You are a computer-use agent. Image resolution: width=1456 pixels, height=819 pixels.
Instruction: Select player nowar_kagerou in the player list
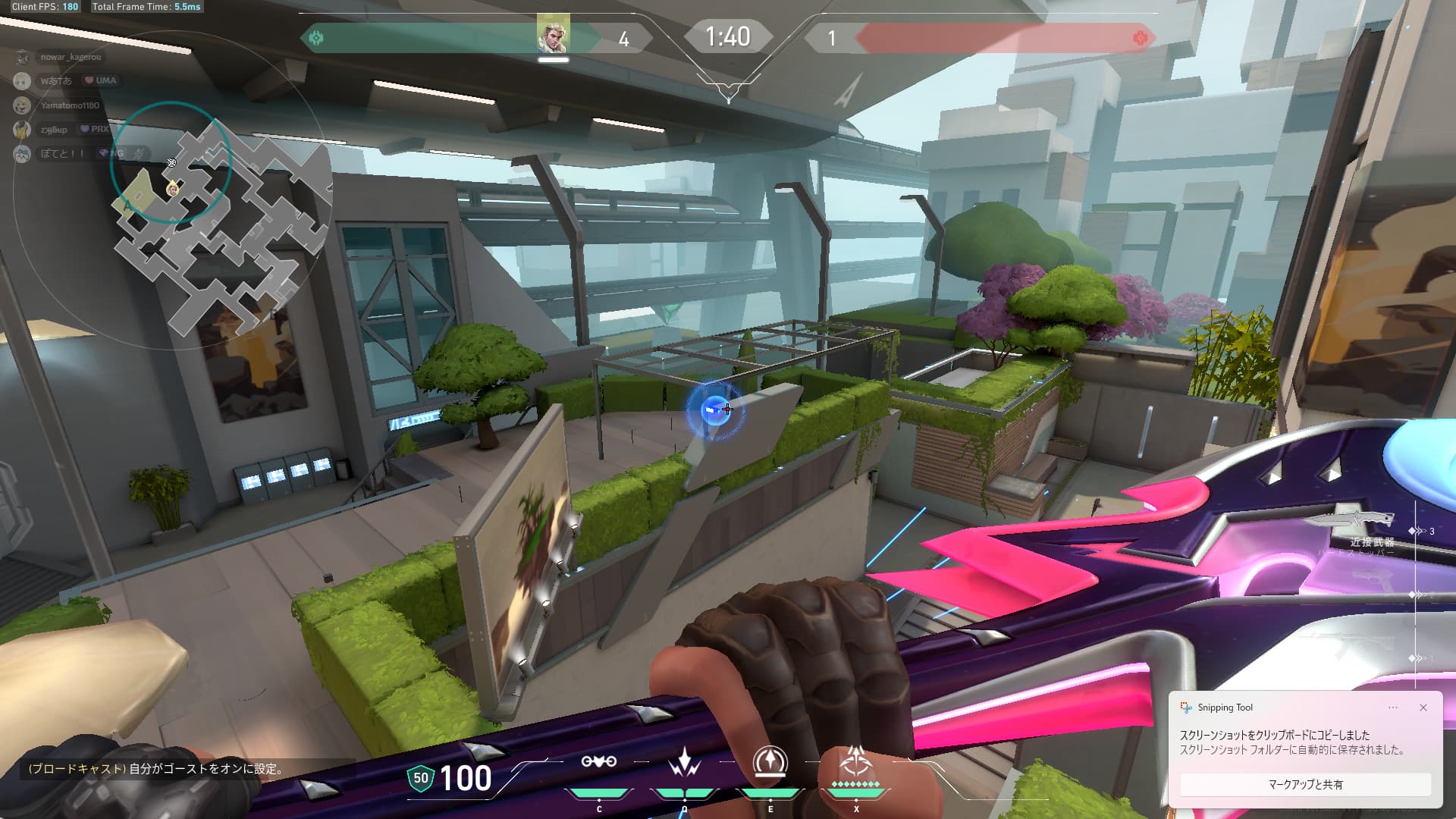pos(70,57)
